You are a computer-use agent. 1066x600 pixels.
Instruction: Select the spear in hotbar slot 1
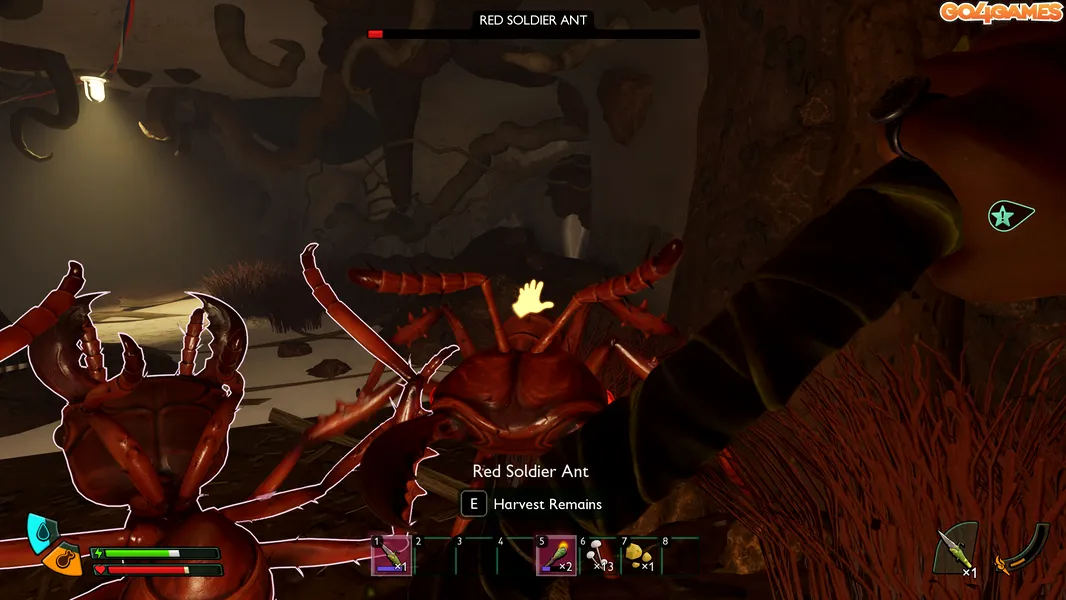click(x=391, y=556)
